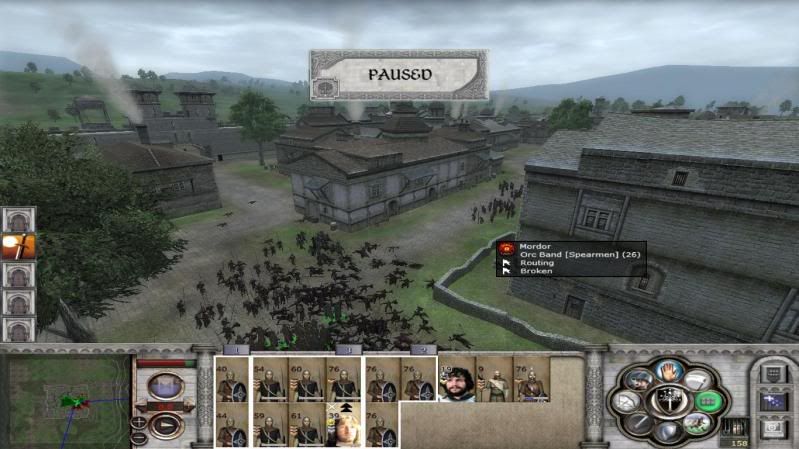The width and height of the screenshot is (799, 449).
Task: Select the unit card with 9 men
Action: pyautogui.click(x=493, y=381)
